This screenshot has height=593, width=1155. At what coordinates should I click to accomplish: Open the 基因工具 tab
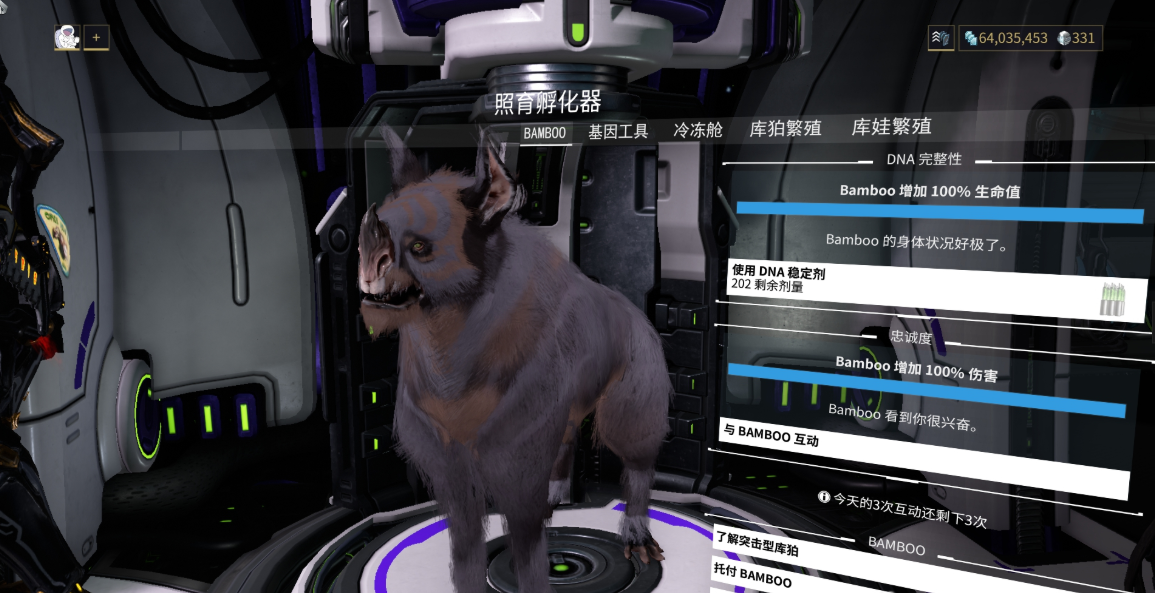618,131
